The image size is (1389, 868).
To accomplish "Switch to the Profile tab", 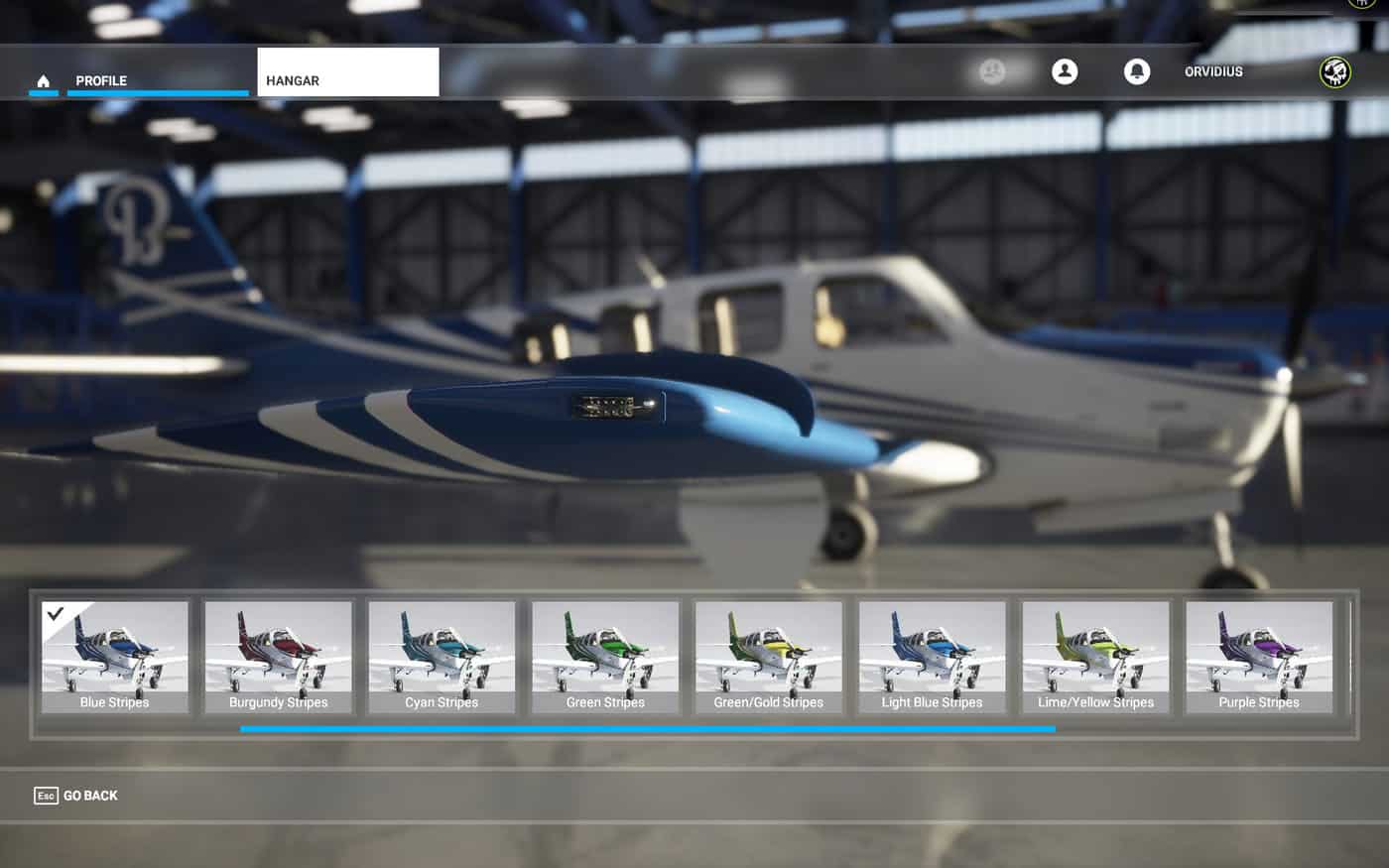I will pos(101,80).
